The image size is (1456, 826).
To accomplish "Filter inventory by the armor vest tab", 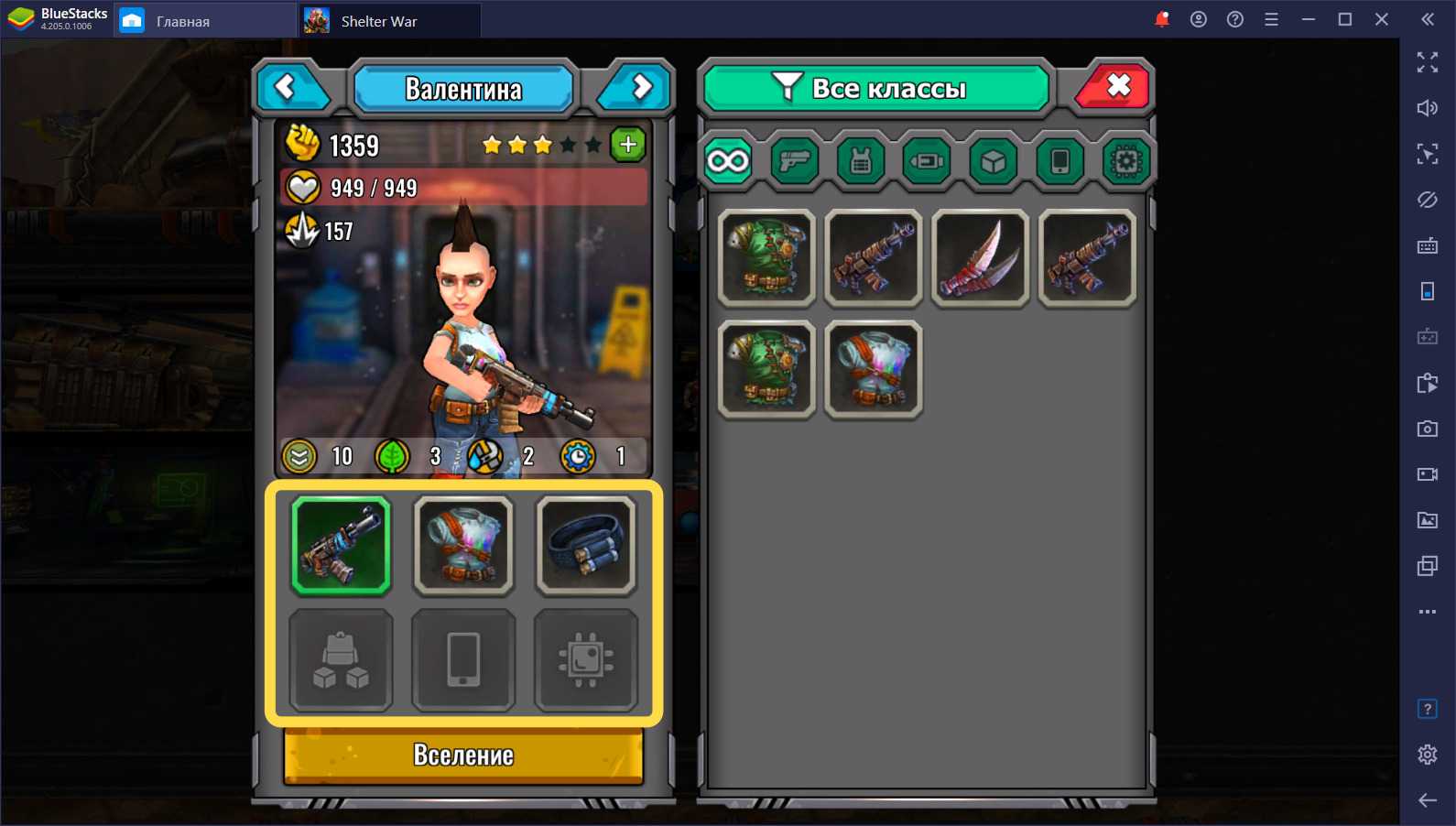I will (x=861, y=162).
